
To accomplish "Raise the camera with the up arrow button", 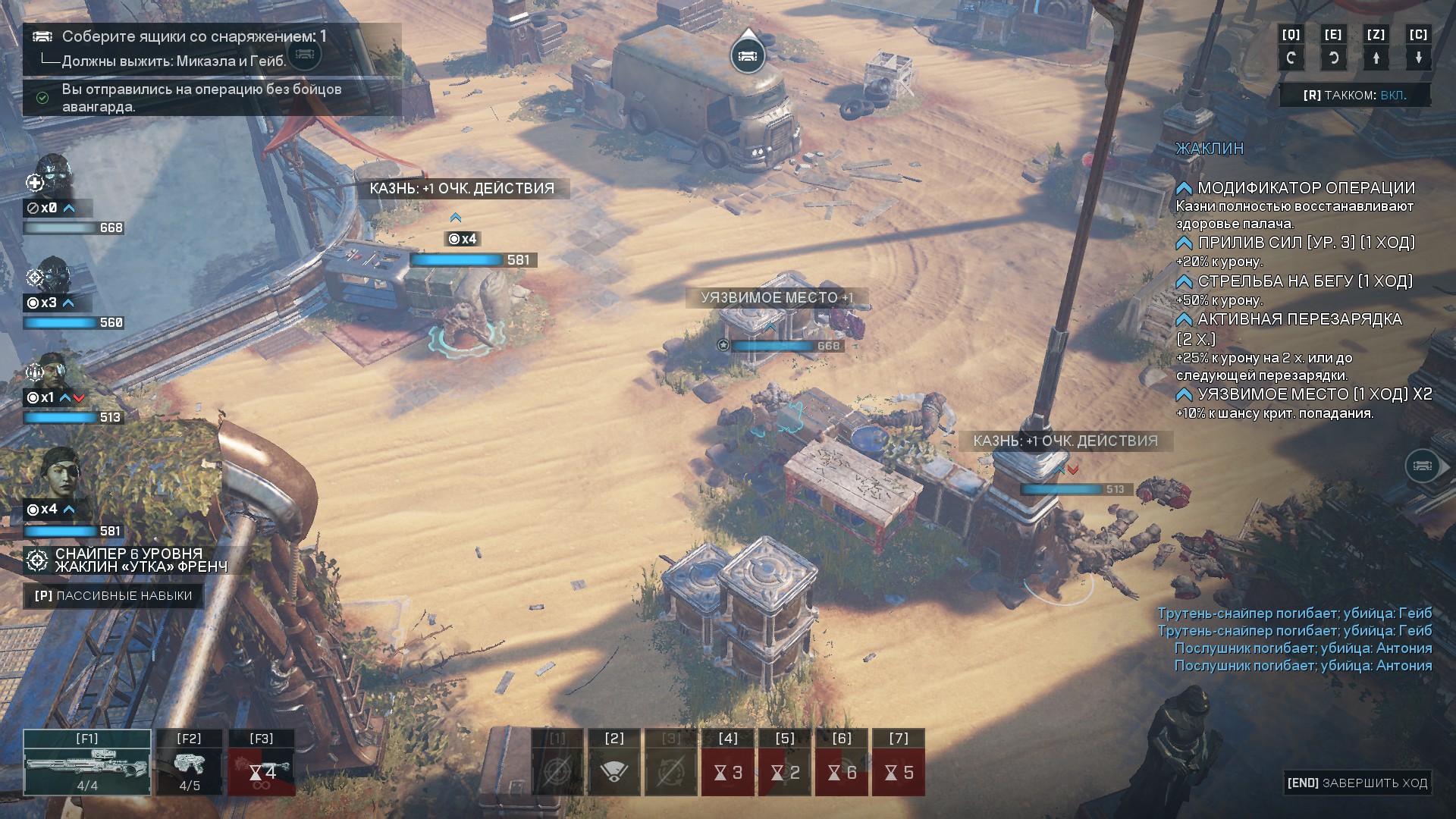I will pos(1376,58).
